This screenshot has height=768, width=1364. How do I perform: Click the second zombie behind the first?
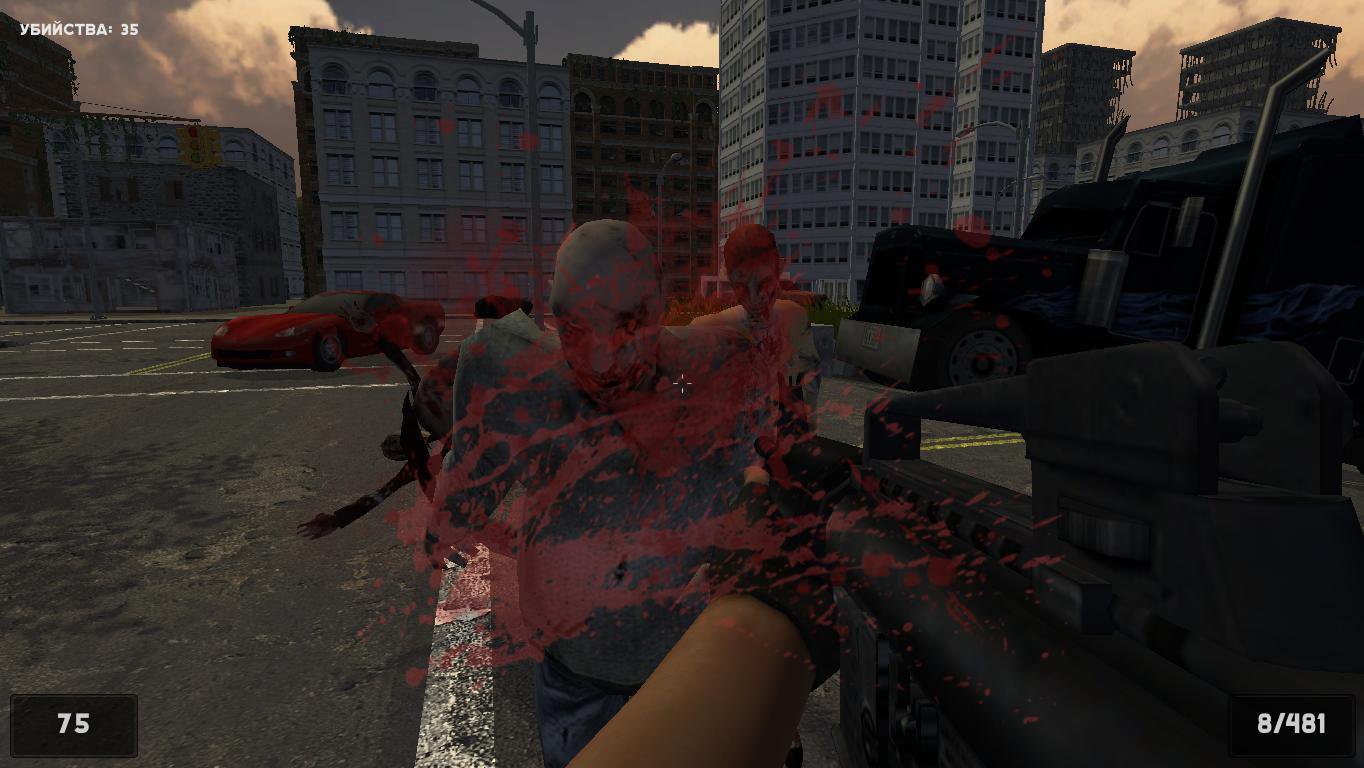coord(755,285)
